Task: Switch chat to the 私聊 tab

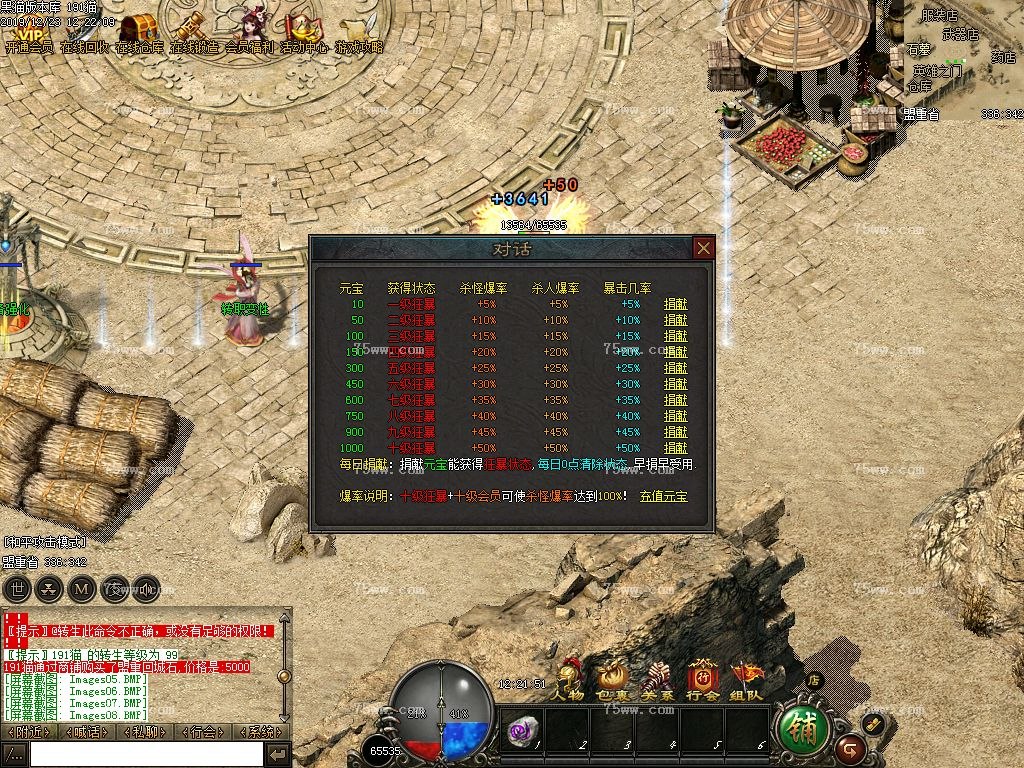Action: pyautogui.click(x=144, y=732)
